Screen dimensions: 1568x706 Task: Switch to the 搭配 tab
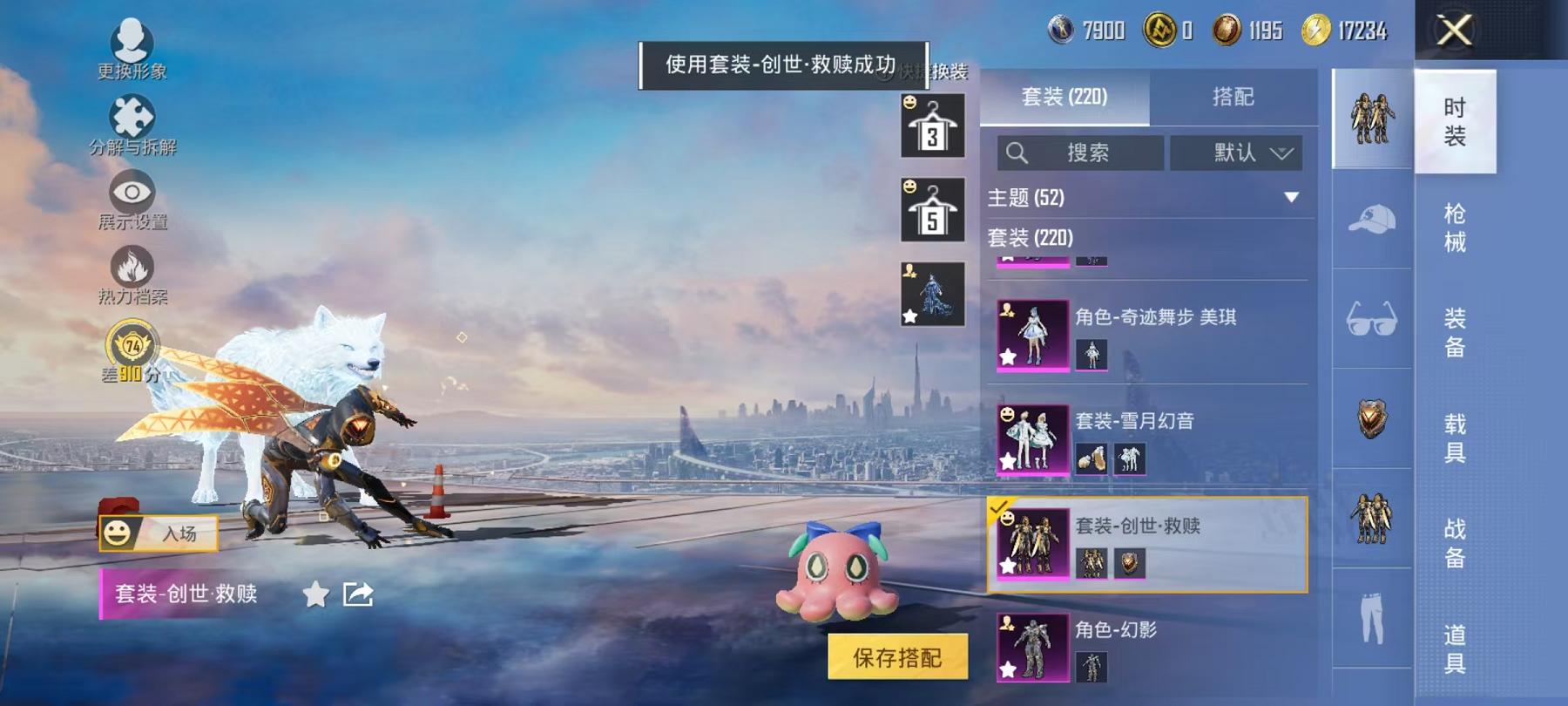click(1233, 98)
